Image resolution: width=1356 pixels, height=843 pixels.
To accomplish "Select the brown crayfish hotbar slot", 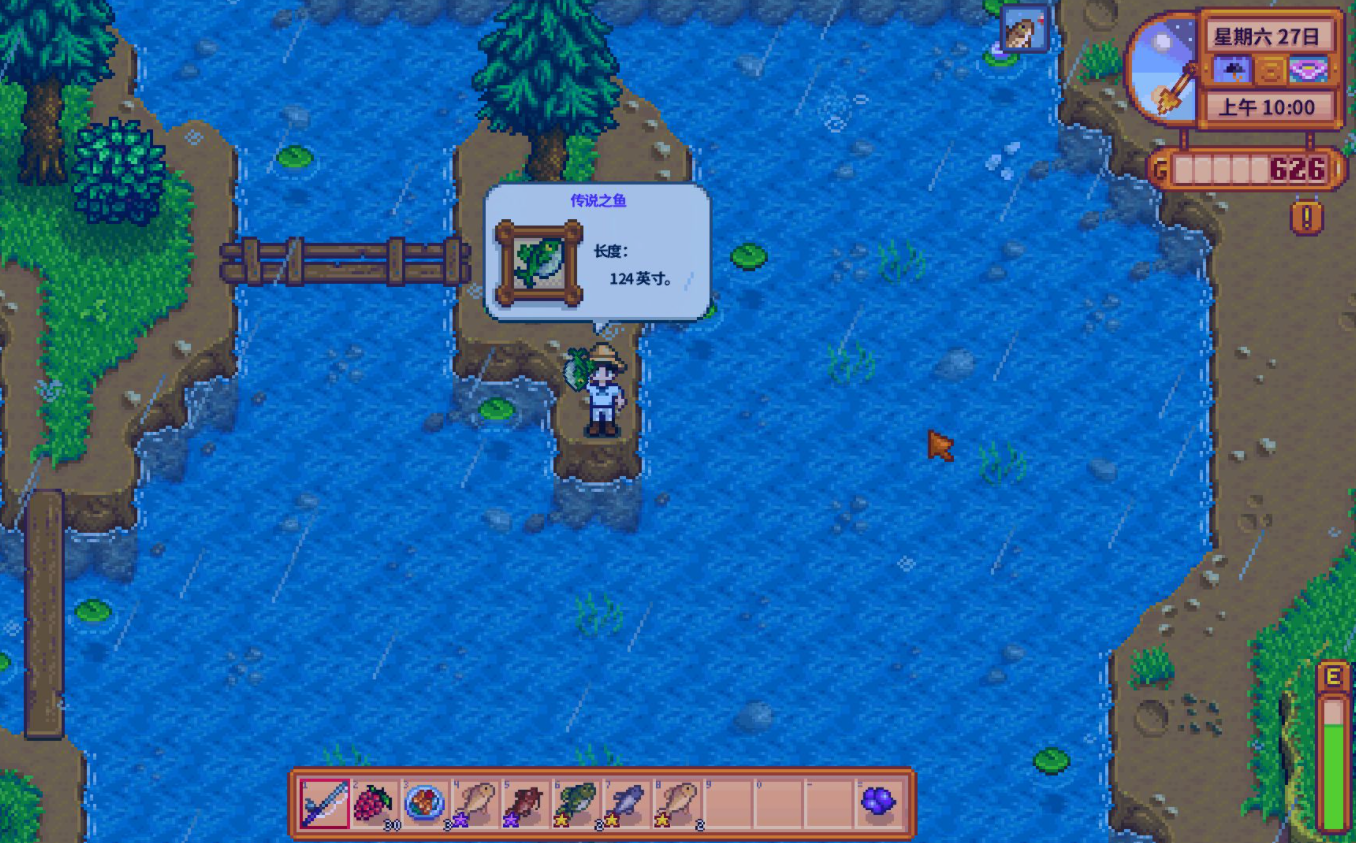I will coord(526,803).
